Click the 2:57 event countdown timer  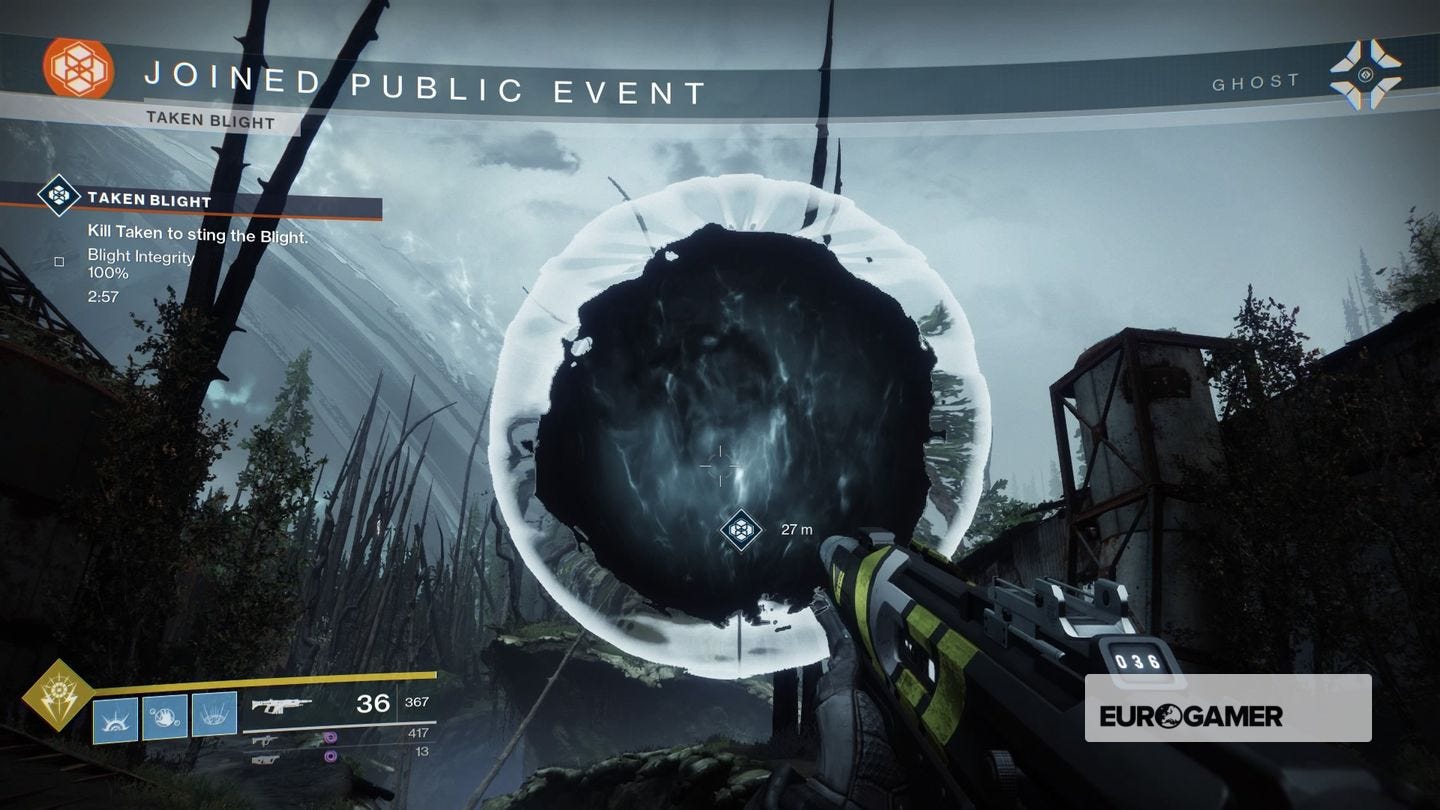point(103,296)
